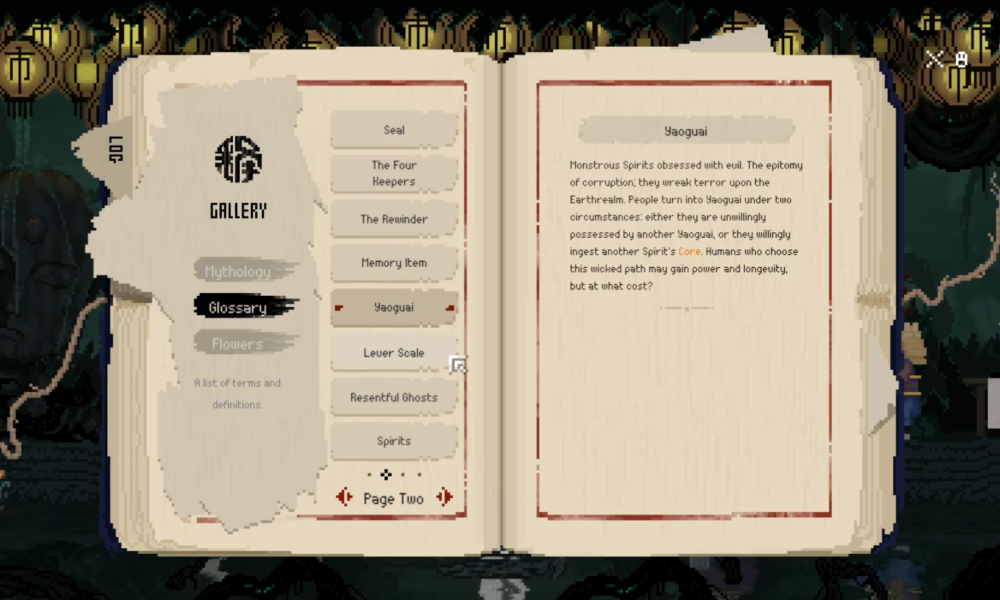Open the Spirits glossary entry
1000x600 pixels.
394,441
